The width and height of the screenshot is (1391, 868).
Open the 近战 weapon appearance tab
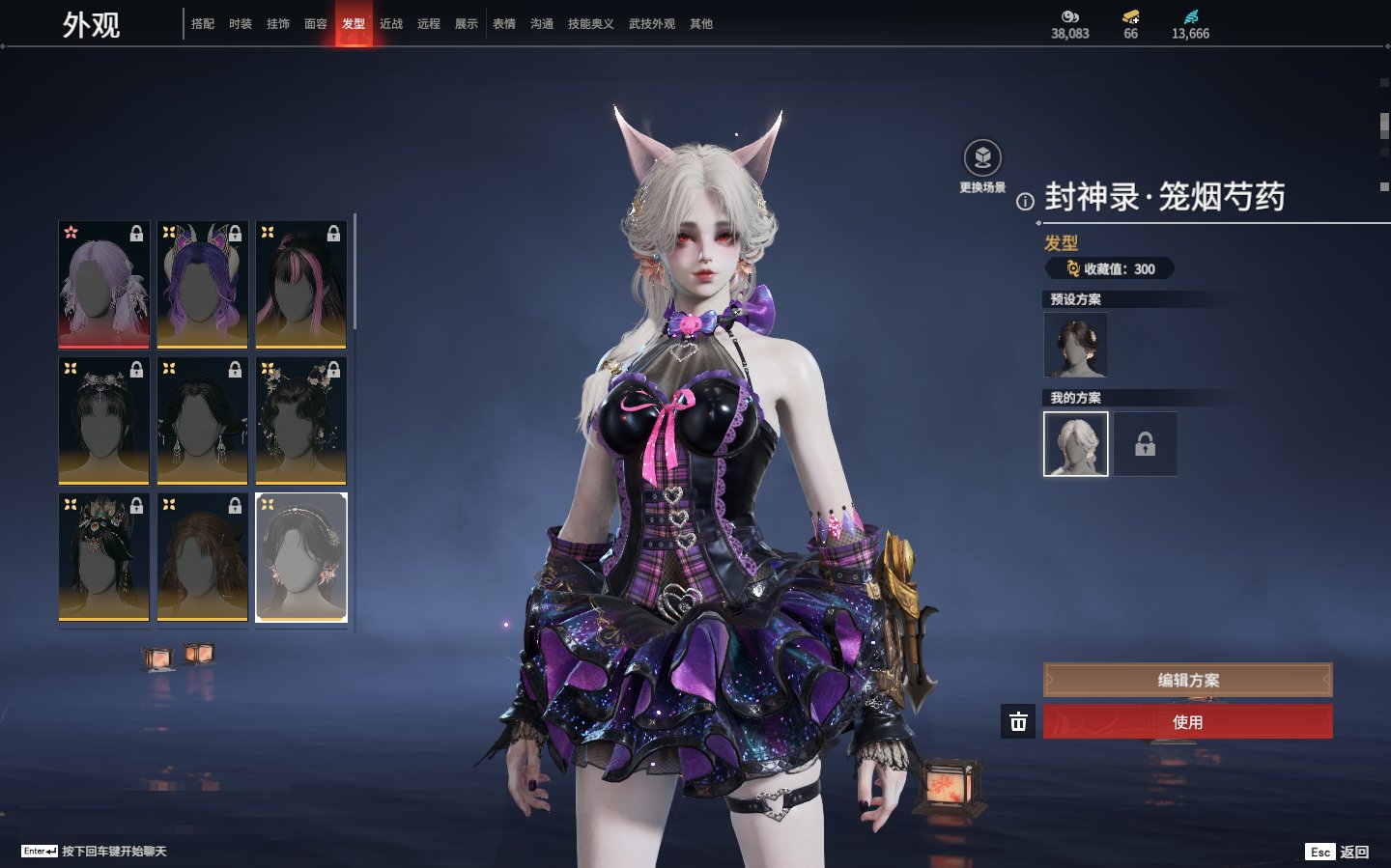[391, 24]
